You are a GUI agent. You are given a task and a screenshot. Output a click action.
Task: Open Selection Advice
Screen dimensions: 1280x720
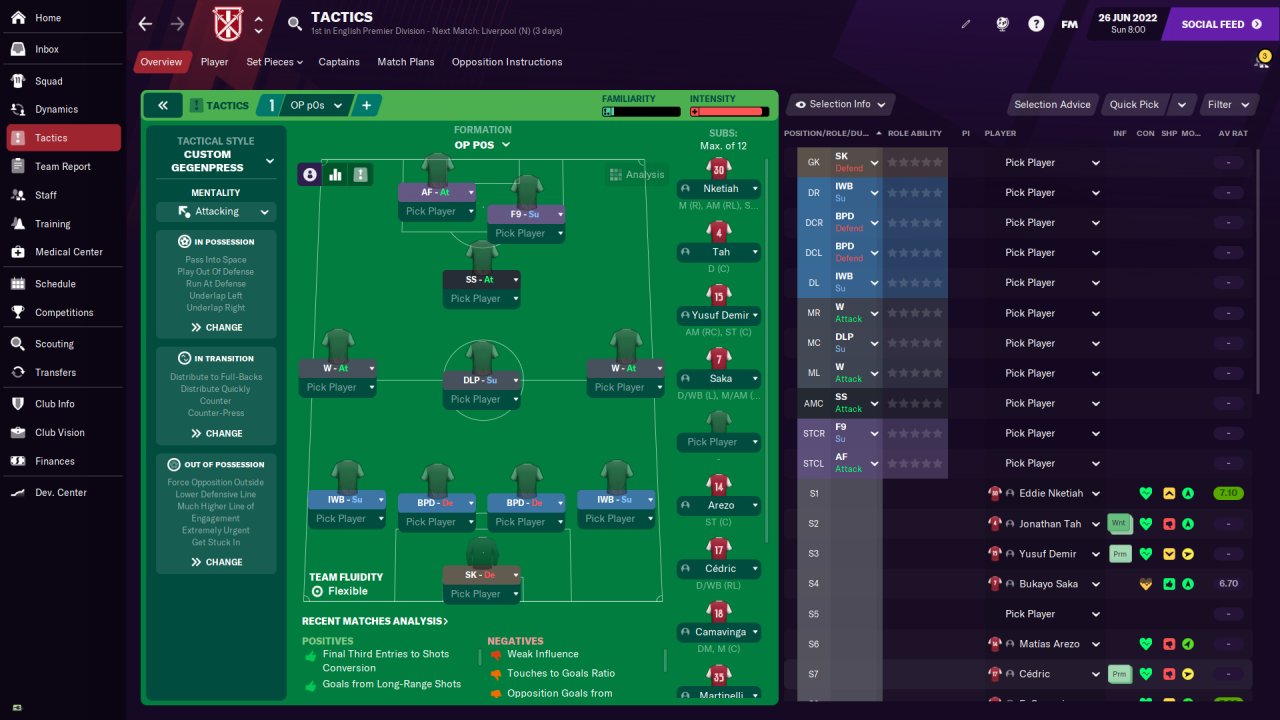(x=1052, y=104)
